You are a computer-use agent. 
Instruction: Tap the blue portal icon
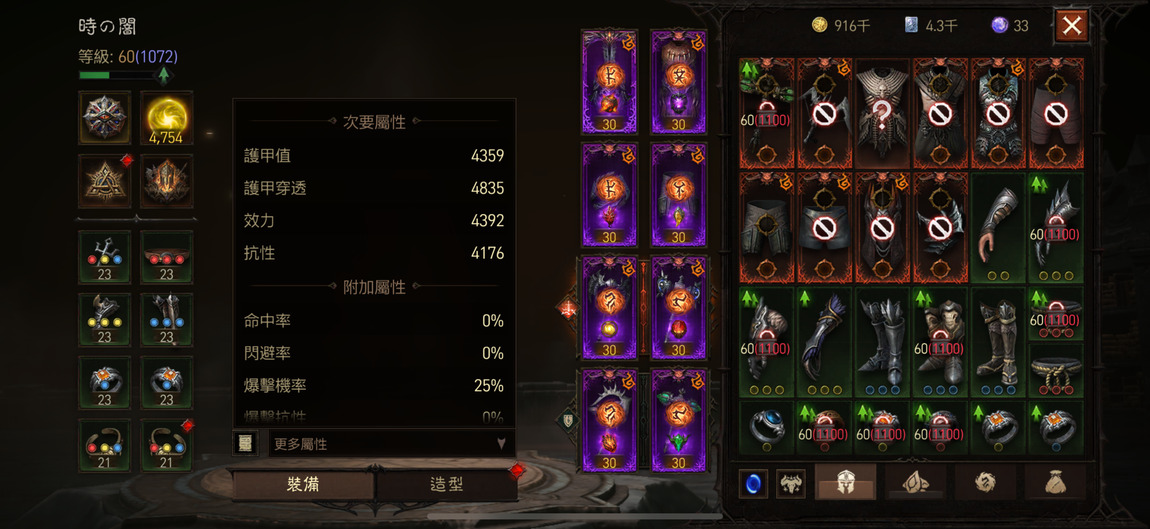point(753,483)
